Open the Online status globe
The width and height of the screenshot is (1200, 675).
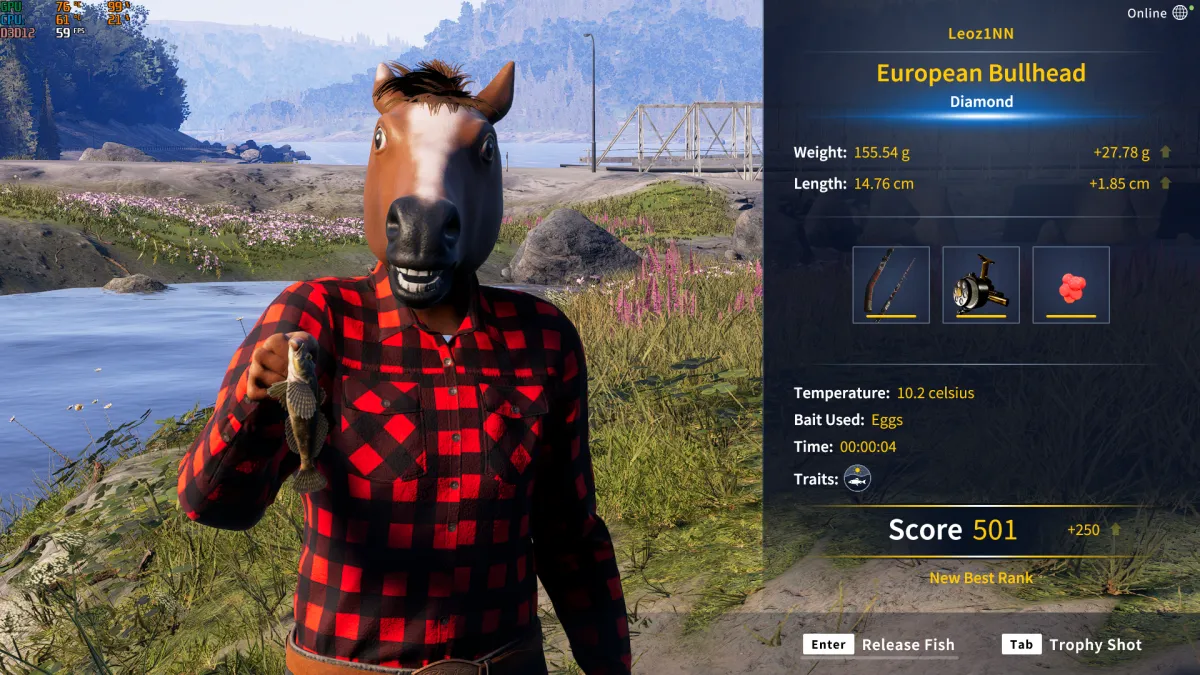[1180, 13]
